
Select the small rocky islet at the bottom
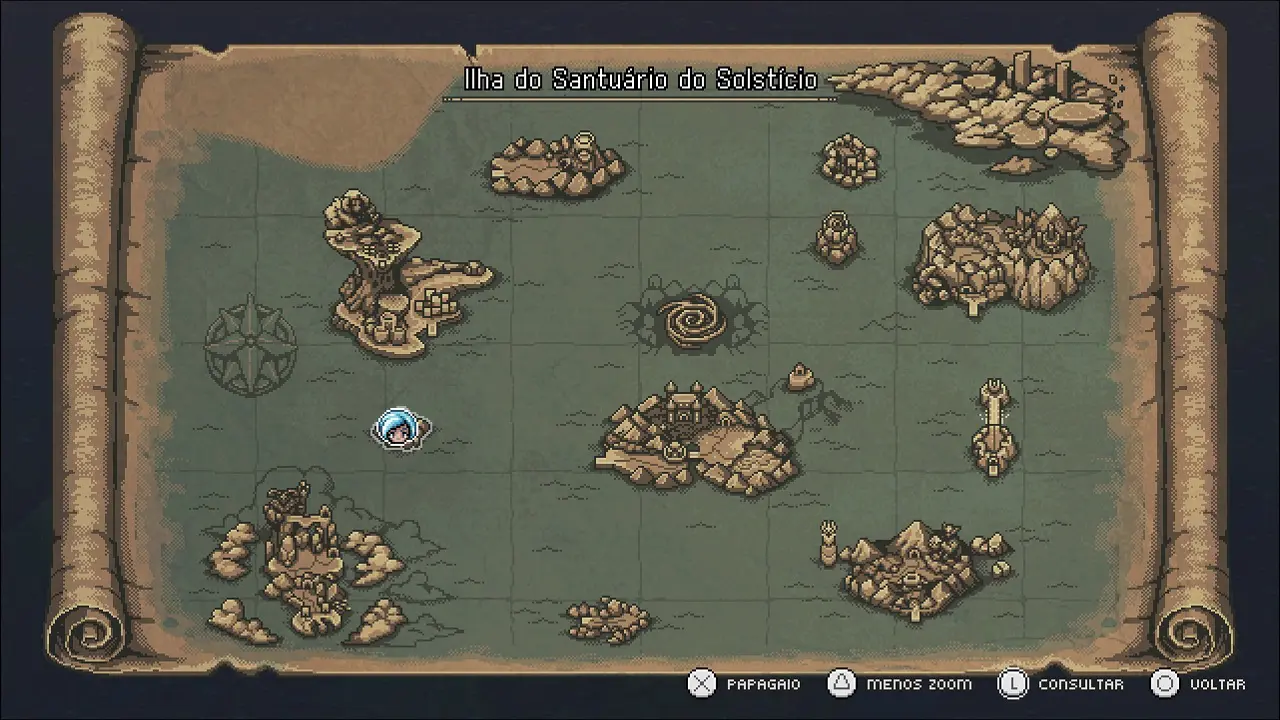608,620
